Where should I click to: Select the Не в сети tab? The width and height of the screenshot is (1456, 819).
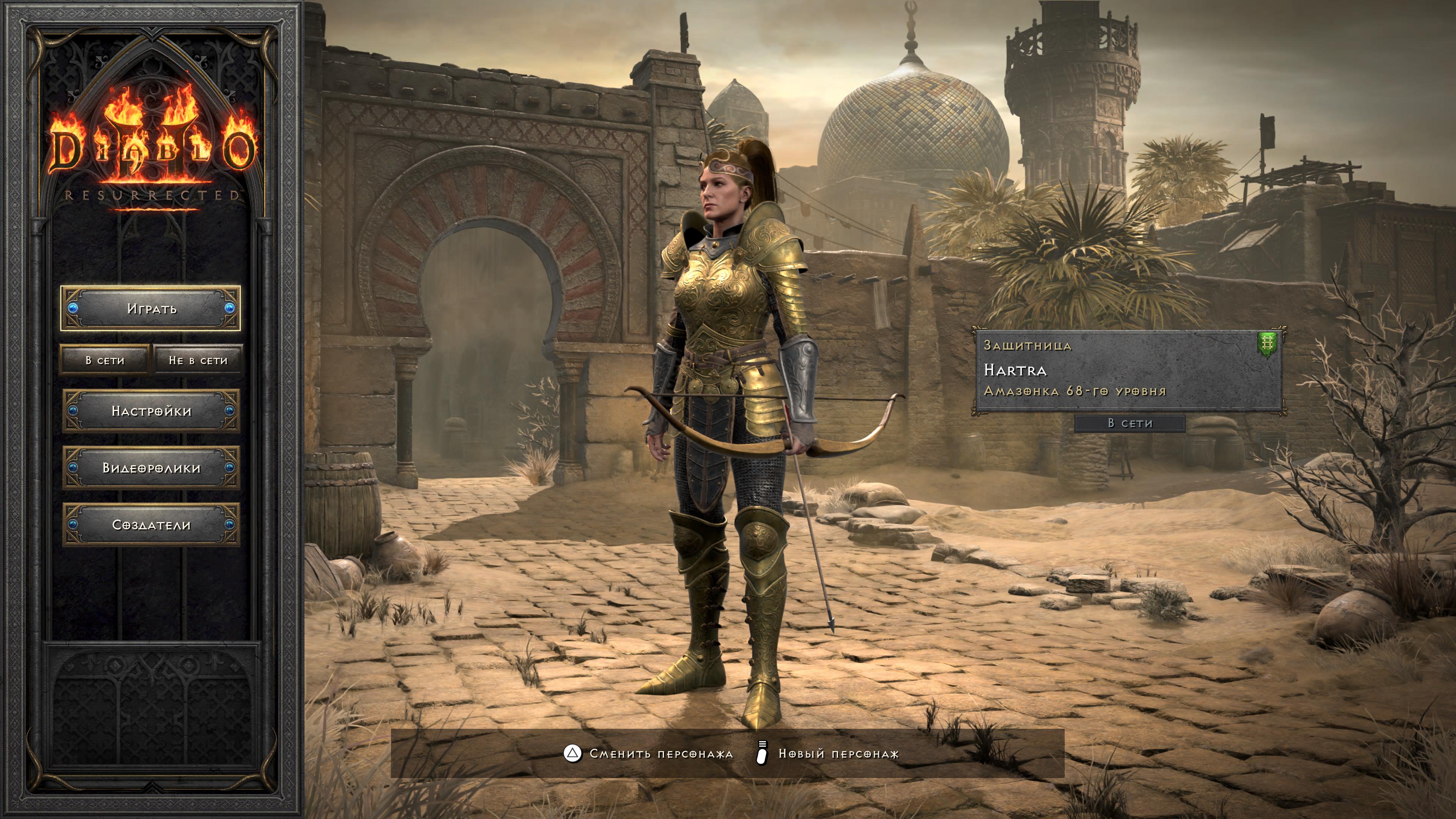tap(198, 360)
